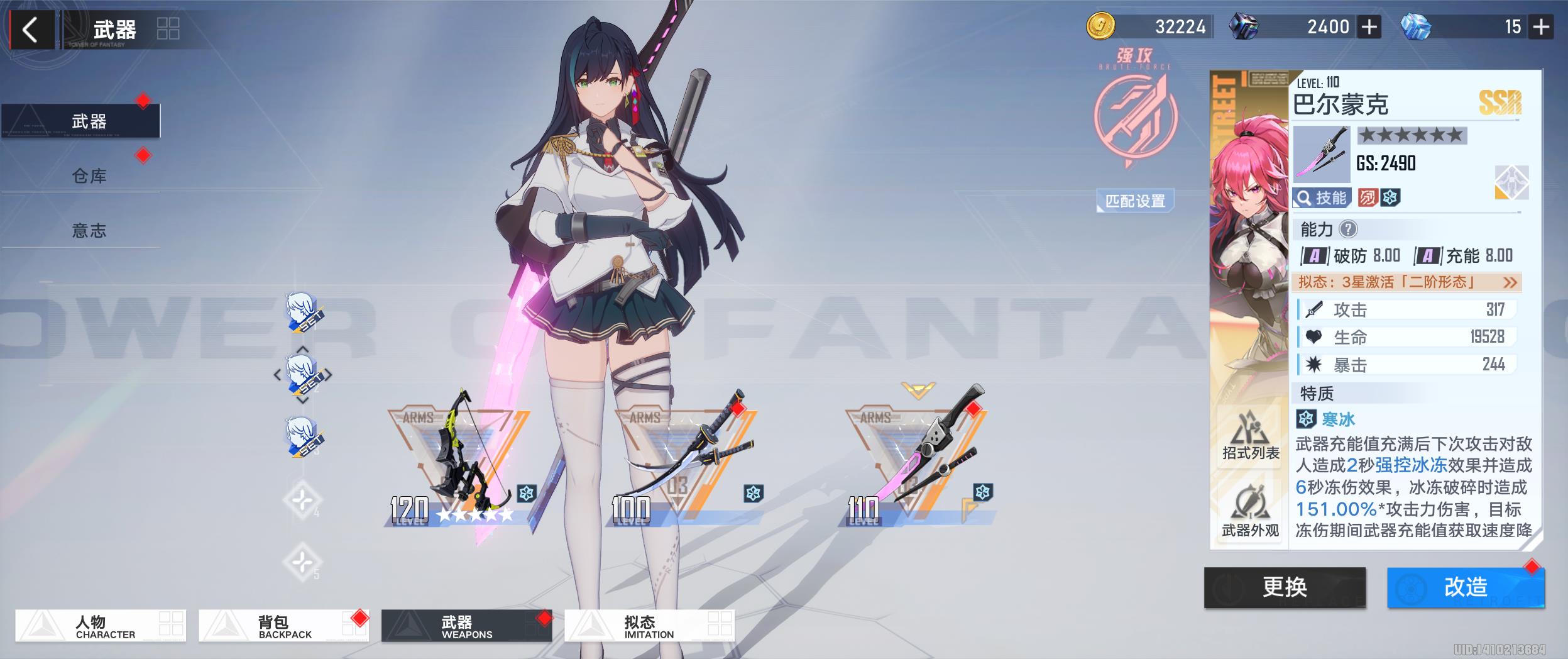The width and height of the screenshot is (1568, 659).
Task: Open the 匹配设置 matching settings
Action: (x=1135, y=201)
